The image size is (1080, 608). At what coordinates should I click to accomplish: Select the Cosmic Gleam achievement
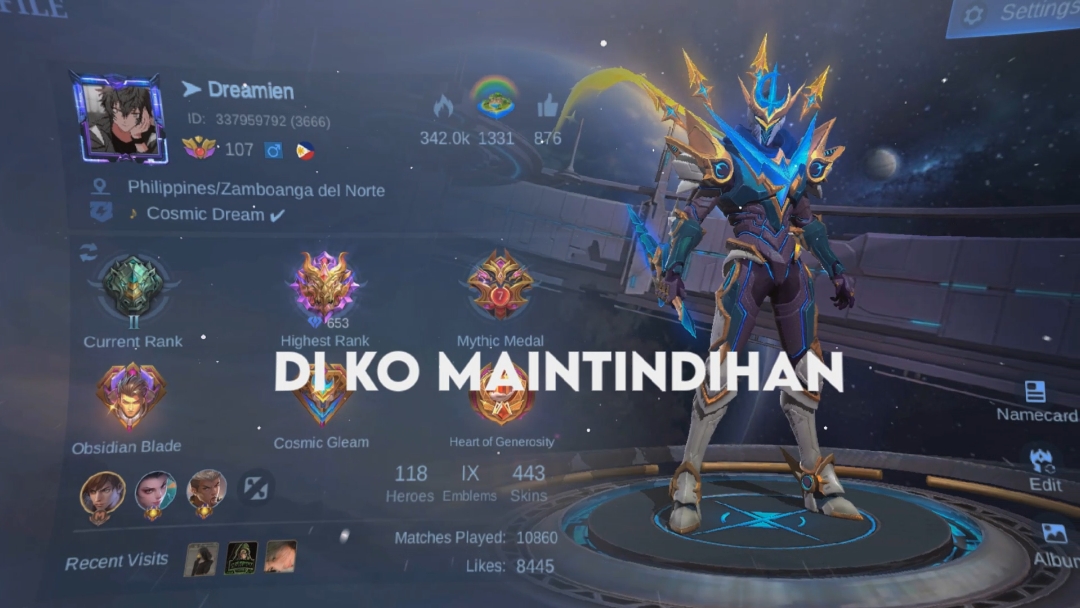pos(322,400)
